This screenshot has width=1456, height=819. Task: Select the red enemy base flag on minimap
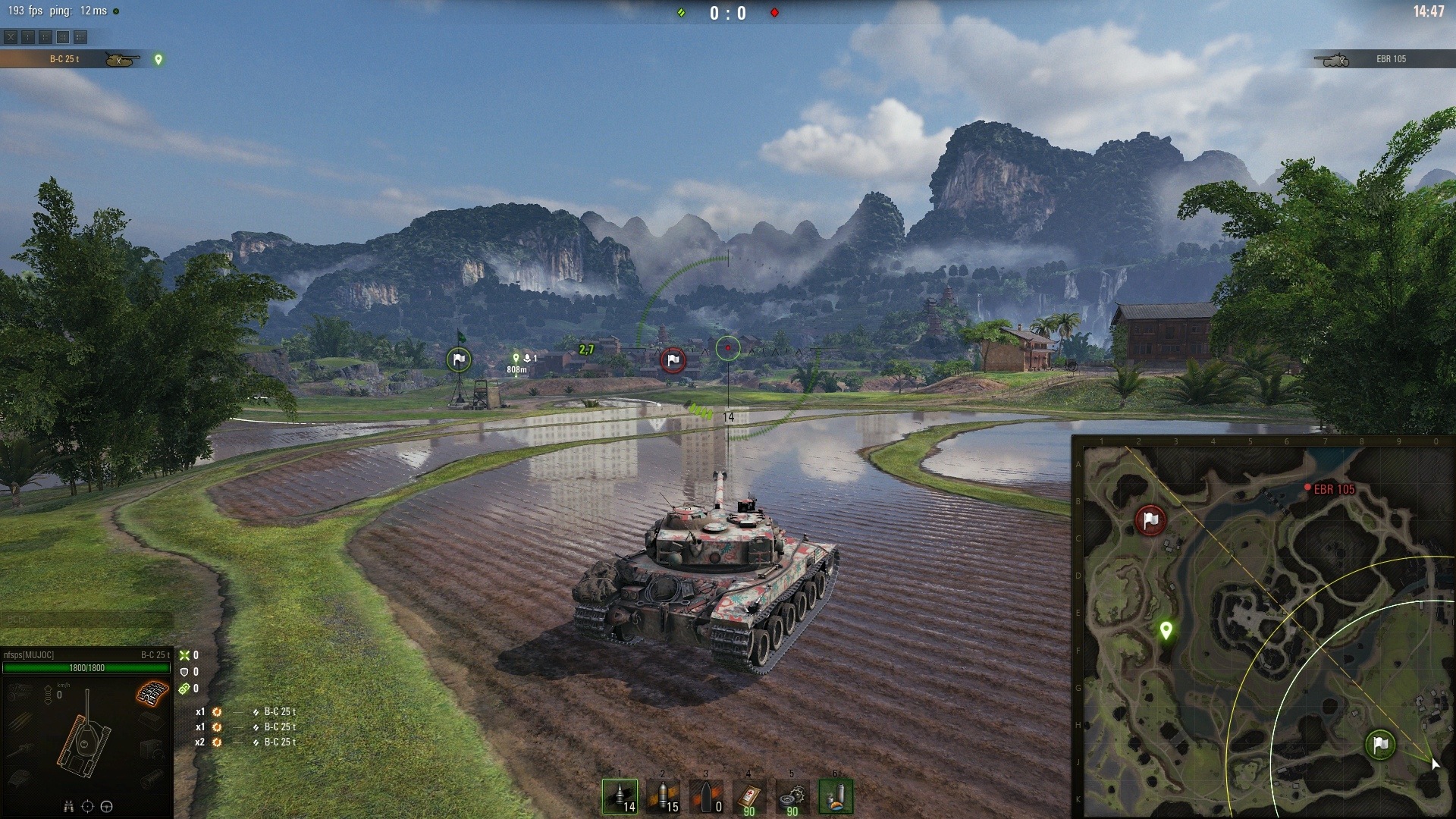(x=1150, y=520)
